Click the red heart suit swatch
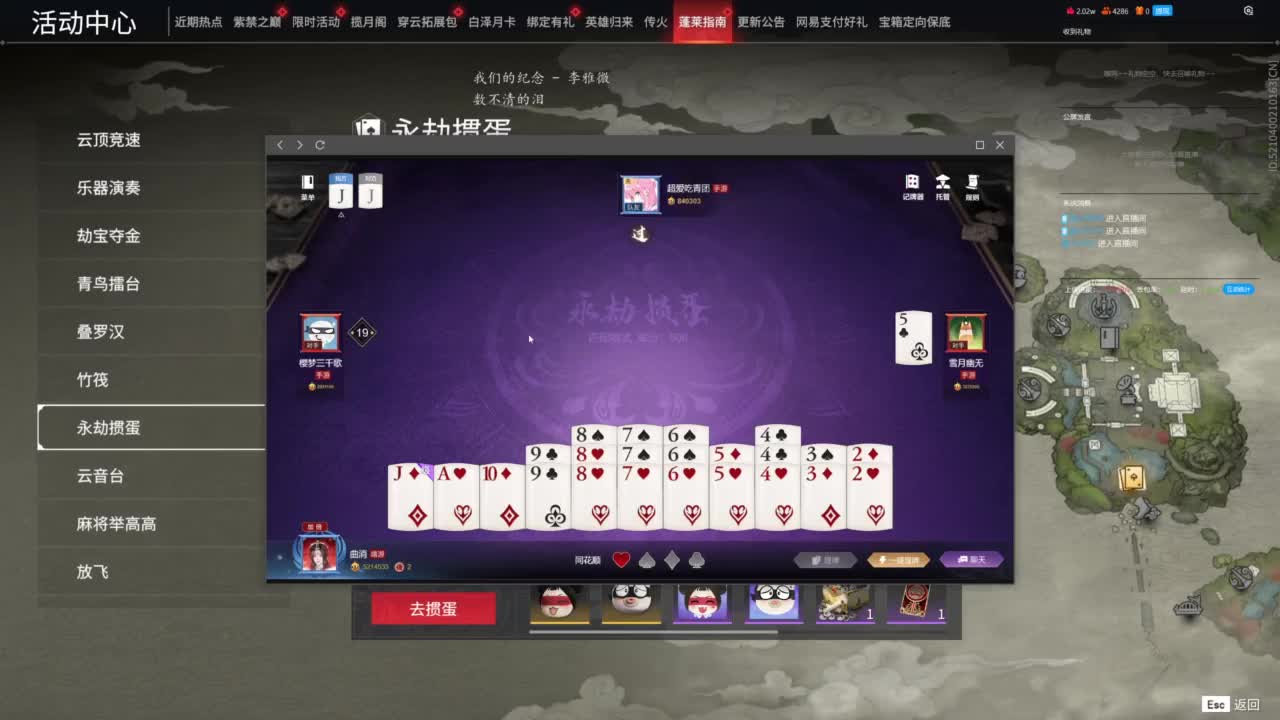The image size is (1280, 720). click(620, 559)
